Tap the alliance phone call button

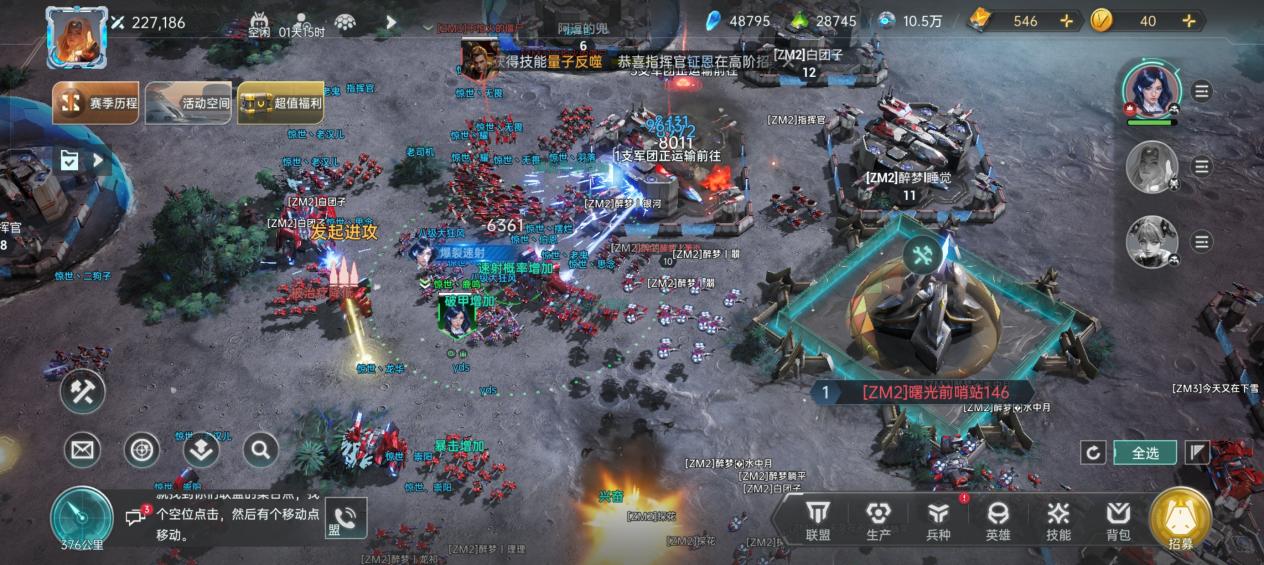click(345, 518)
